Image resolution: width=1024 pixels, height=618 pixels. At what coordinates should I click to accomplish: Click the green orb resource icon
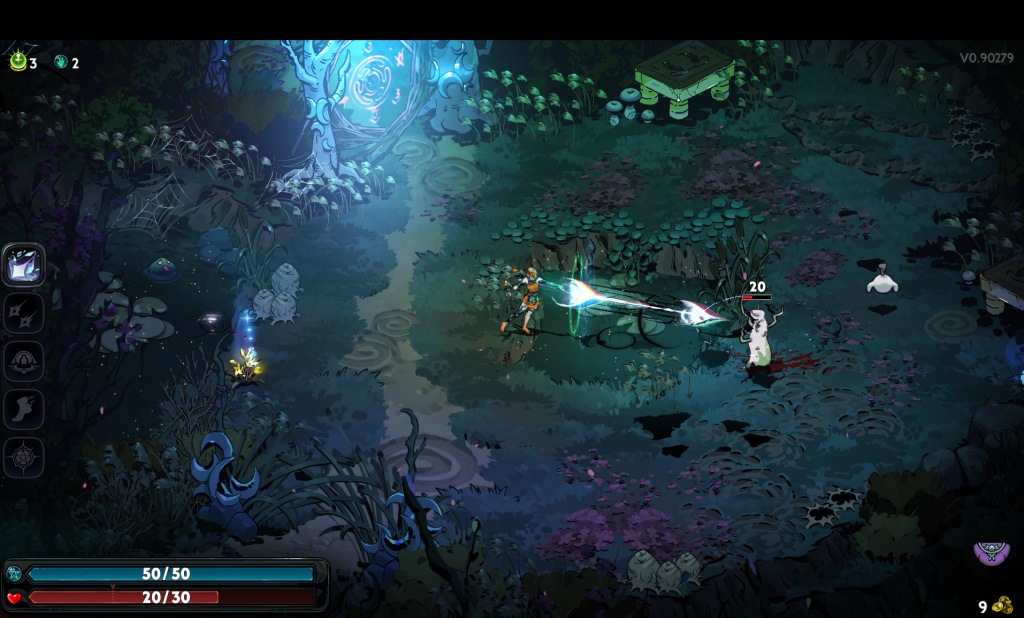(18, 62)
